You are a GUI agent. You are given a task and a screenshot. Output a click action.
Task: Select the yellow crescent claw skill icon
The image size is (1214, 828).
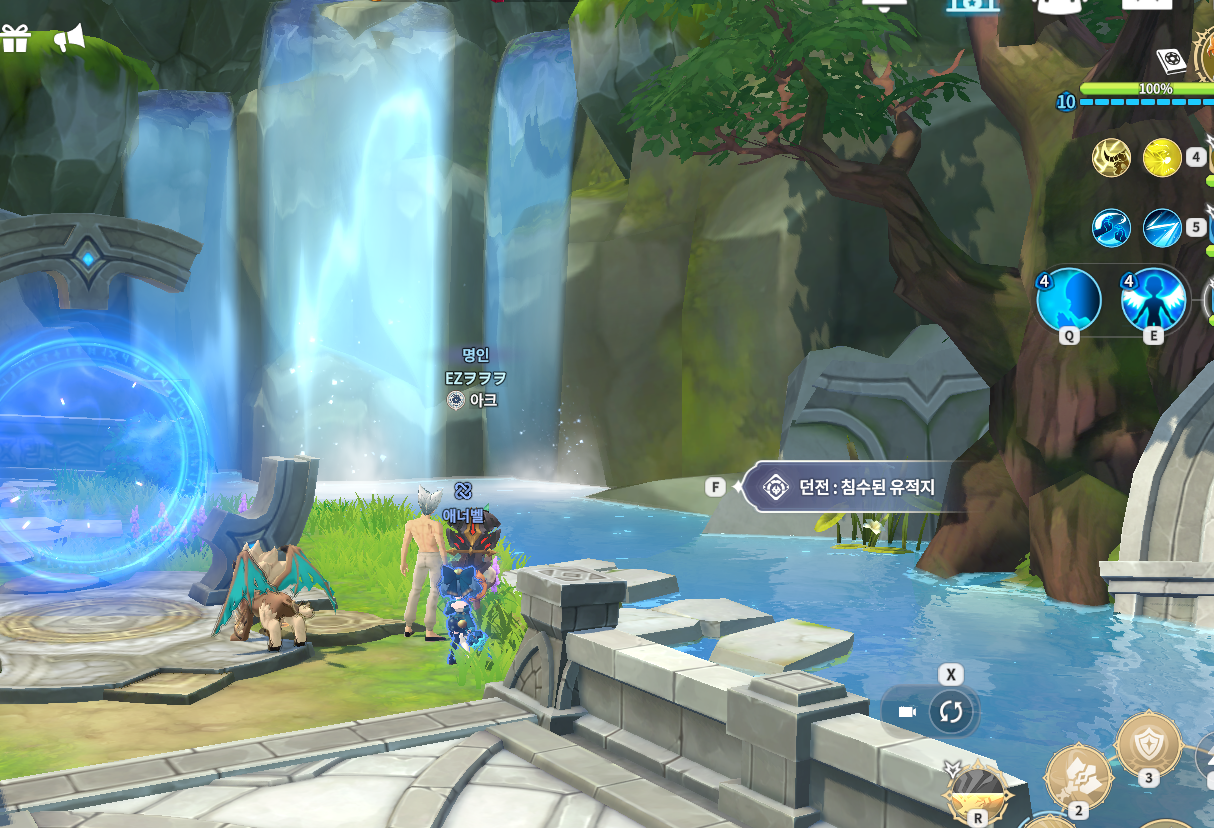click(x=1111, y=158)
